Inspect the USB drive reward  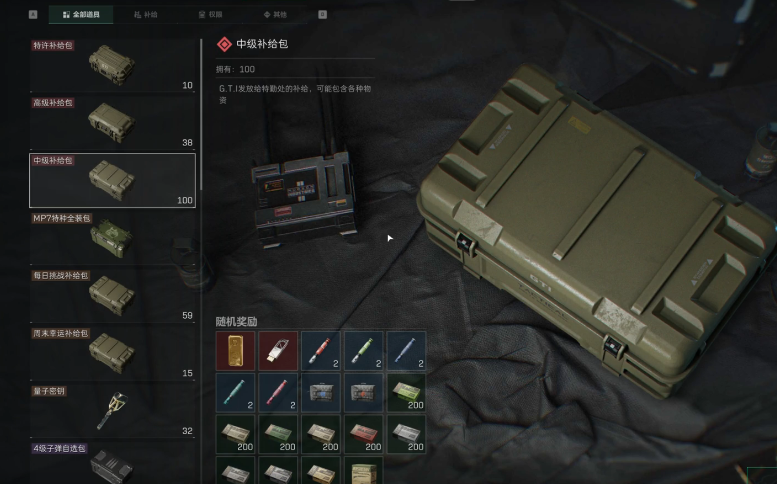[278, 351]
